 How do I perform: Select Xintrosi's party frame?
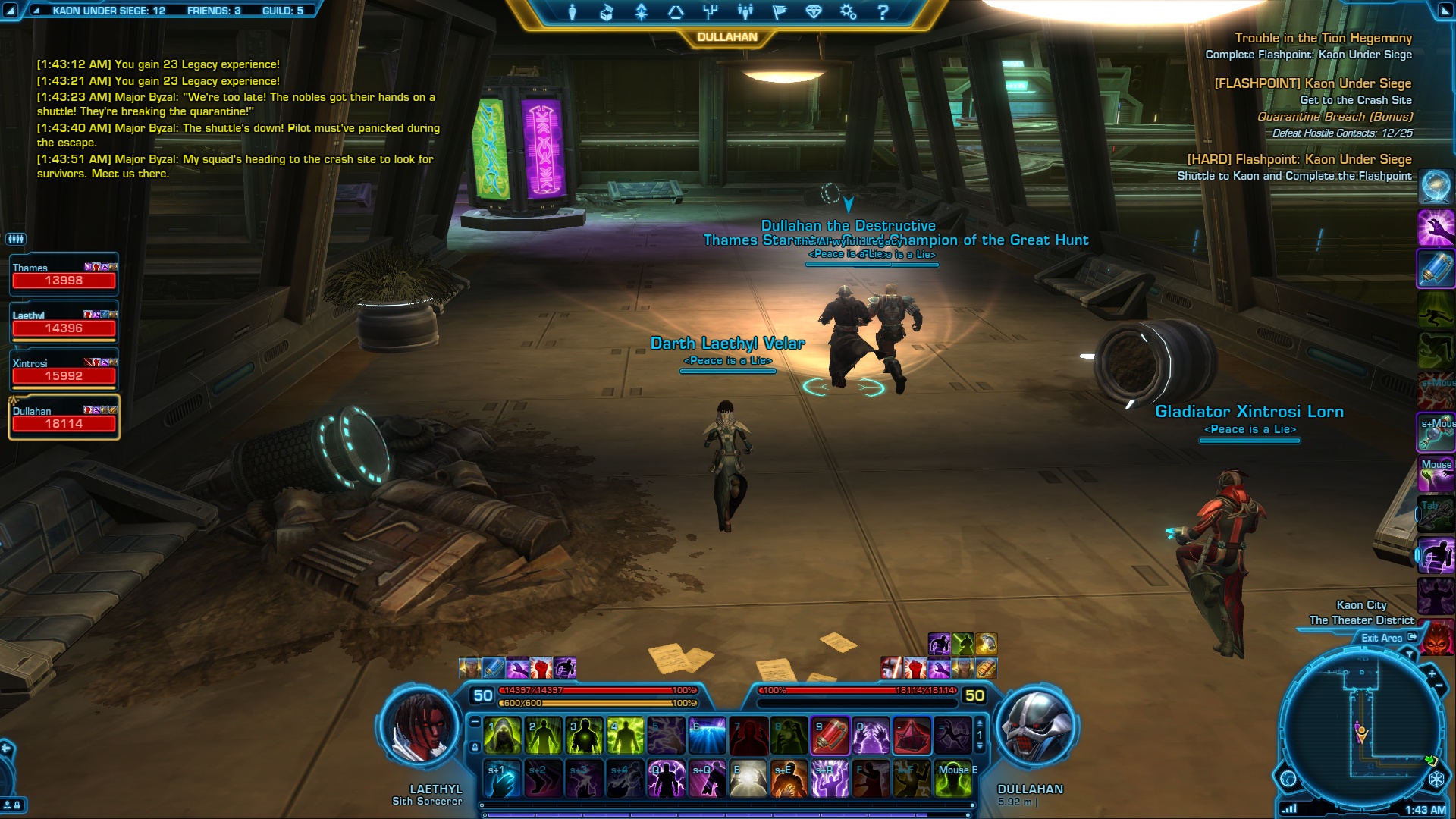point(64,370)
